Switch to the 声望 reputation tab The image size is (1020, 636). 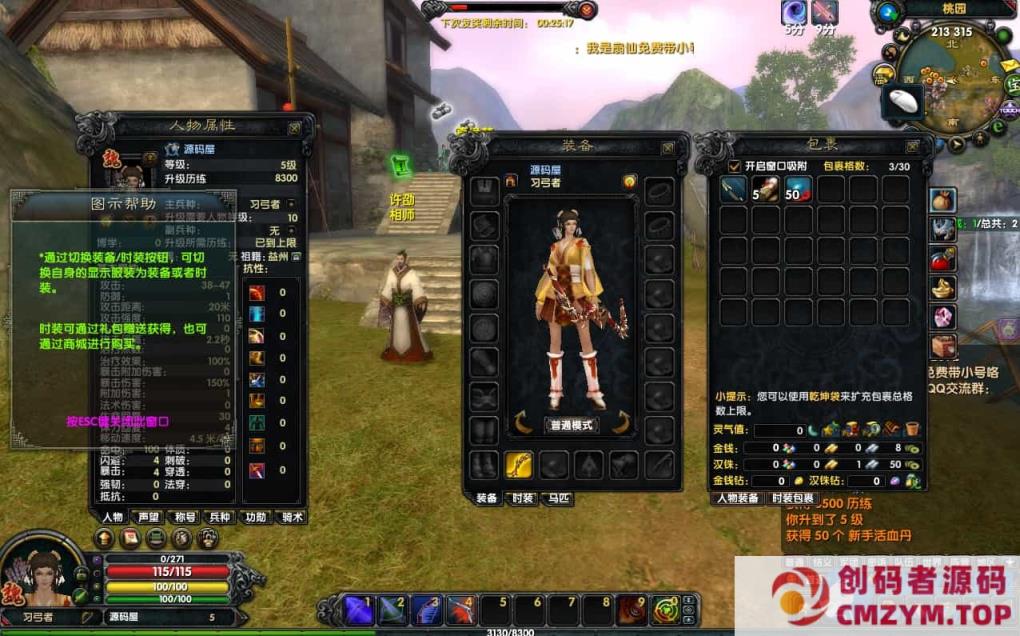click(x=149, y=517)
